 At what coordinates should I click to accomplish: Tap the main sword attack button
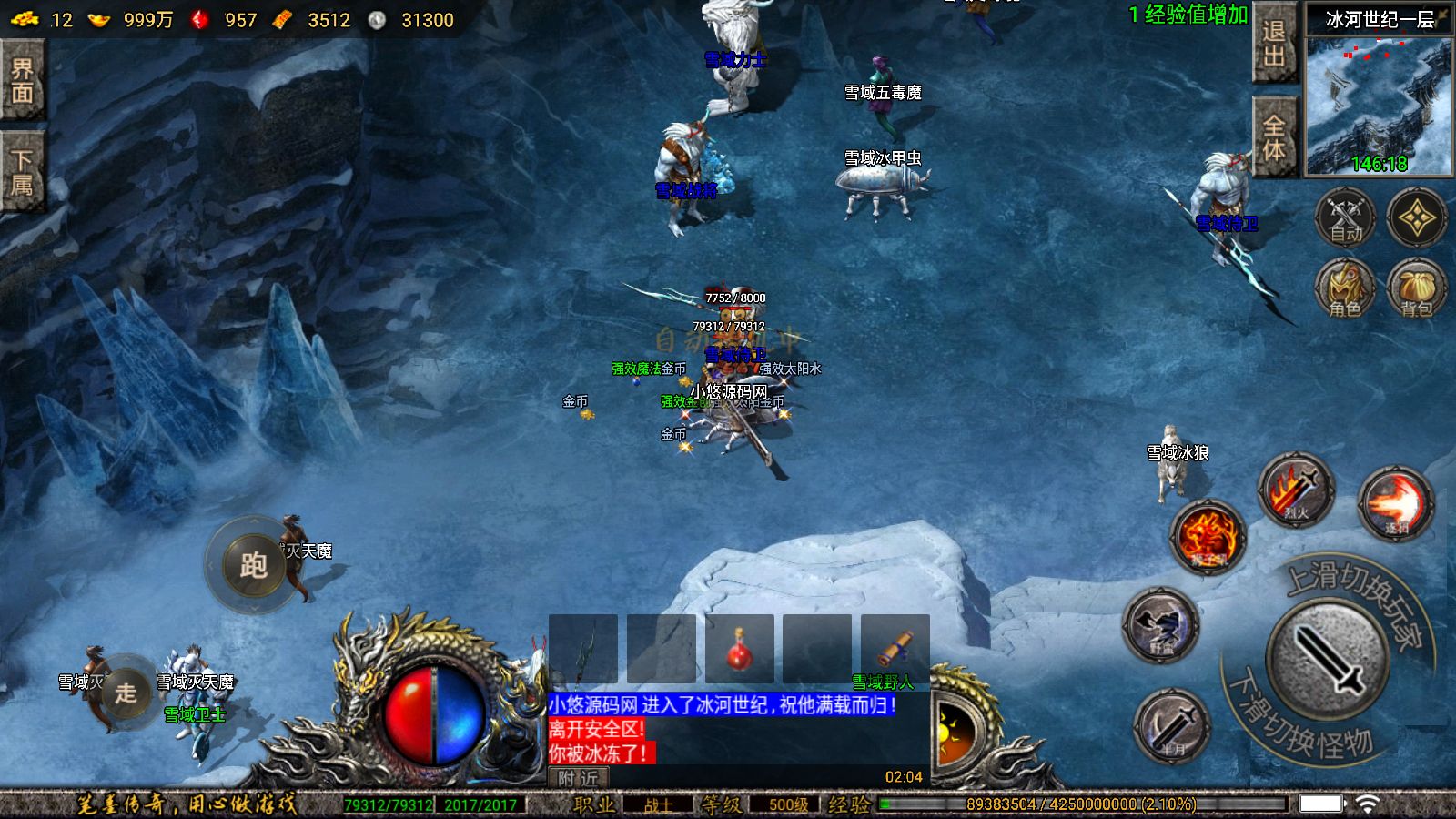pyautogui.click(x=1328, y=660)
